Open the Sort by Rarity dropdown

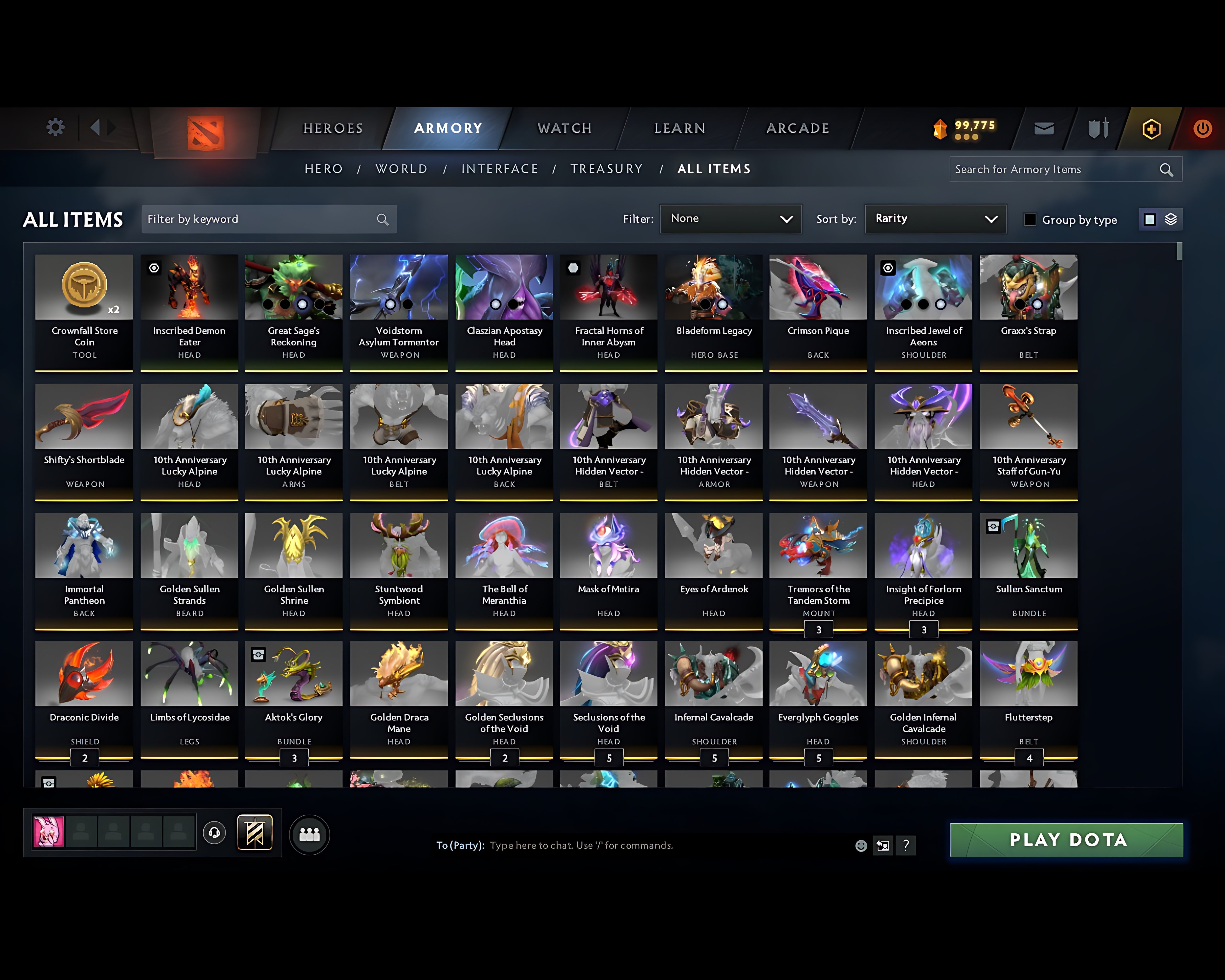(935, 219)
